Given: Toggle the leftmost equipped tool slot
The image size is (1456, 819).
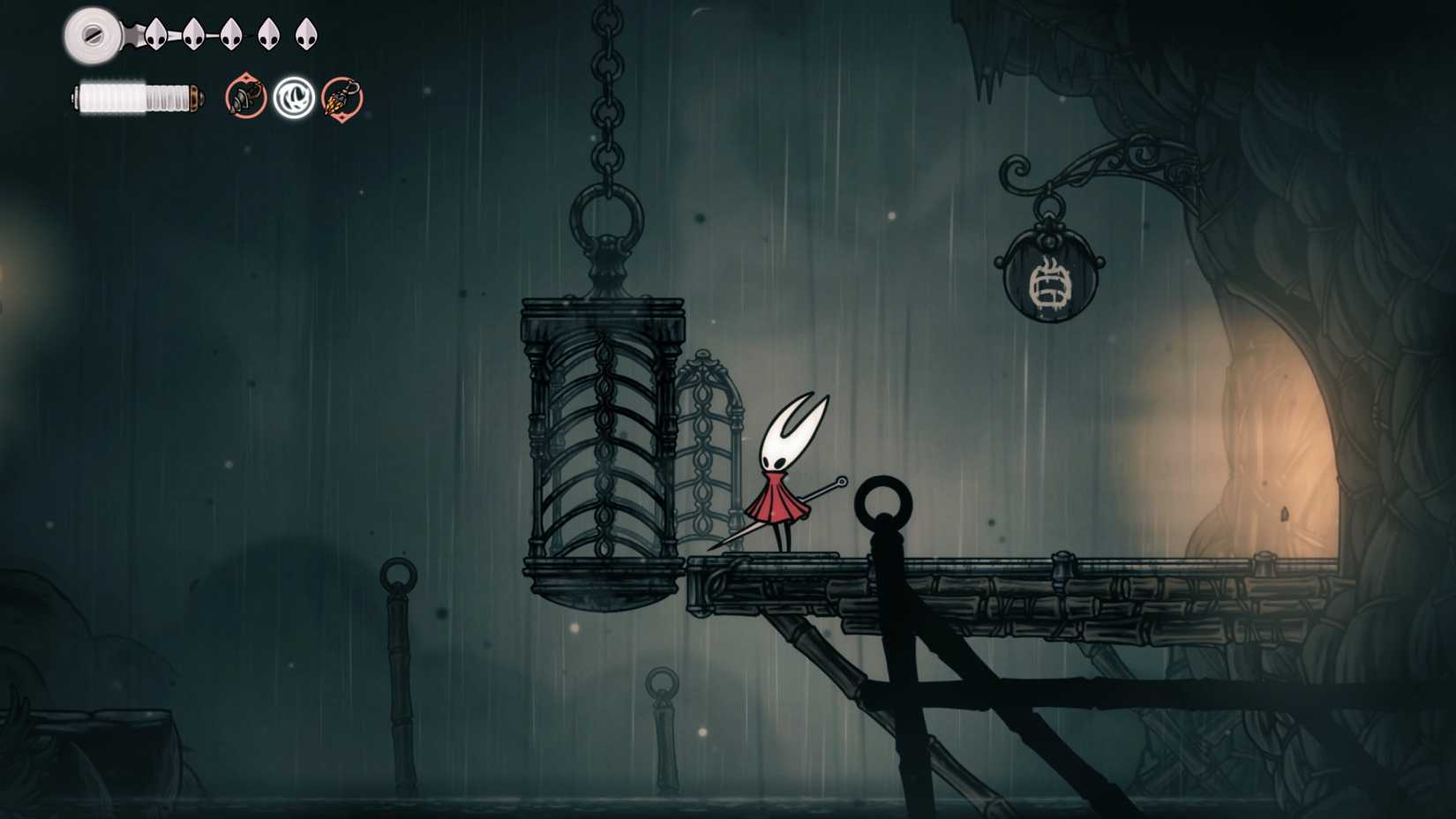Looking at the screenshot, I should click(x=245, y=96).
